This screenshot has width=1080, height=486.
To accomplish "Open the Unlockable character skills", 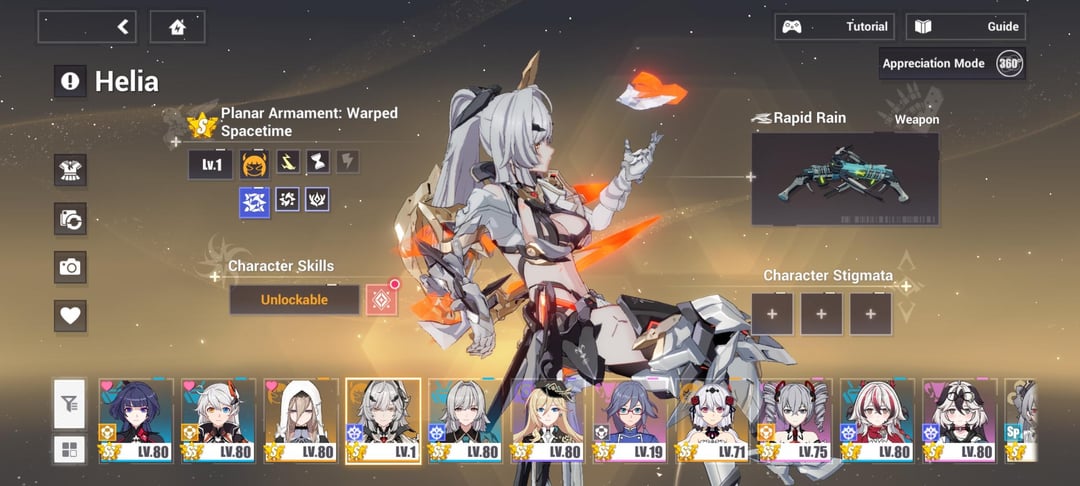I will pos(294,300).
